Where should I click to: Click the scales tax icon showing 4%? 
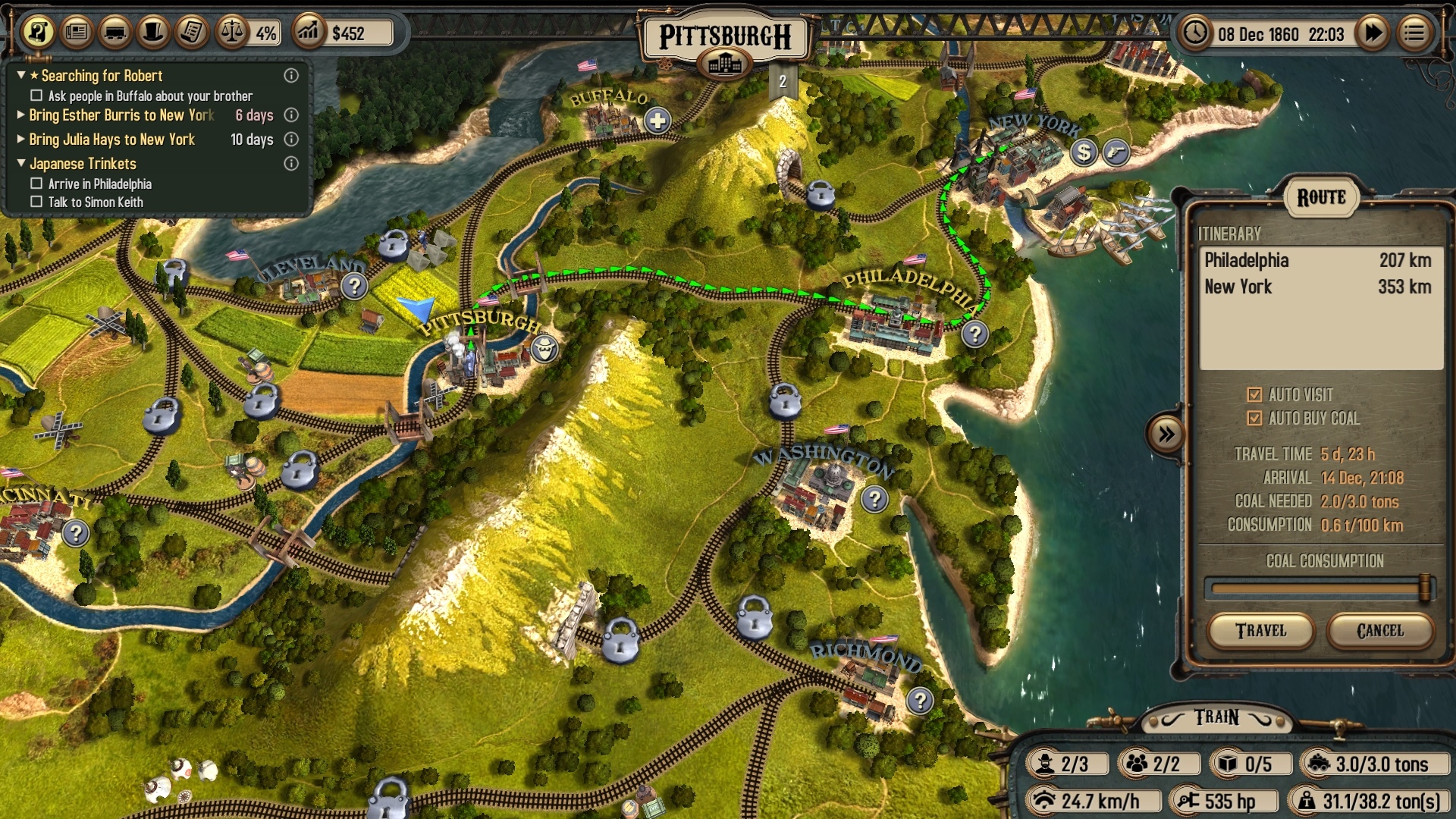pos(231,33)
